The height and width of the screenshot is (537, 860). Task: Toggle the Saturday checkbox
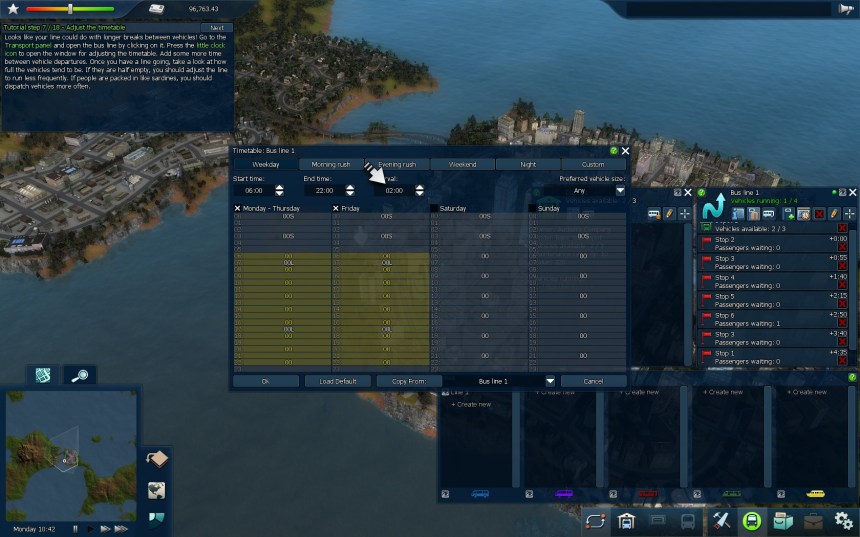(433, 208)
